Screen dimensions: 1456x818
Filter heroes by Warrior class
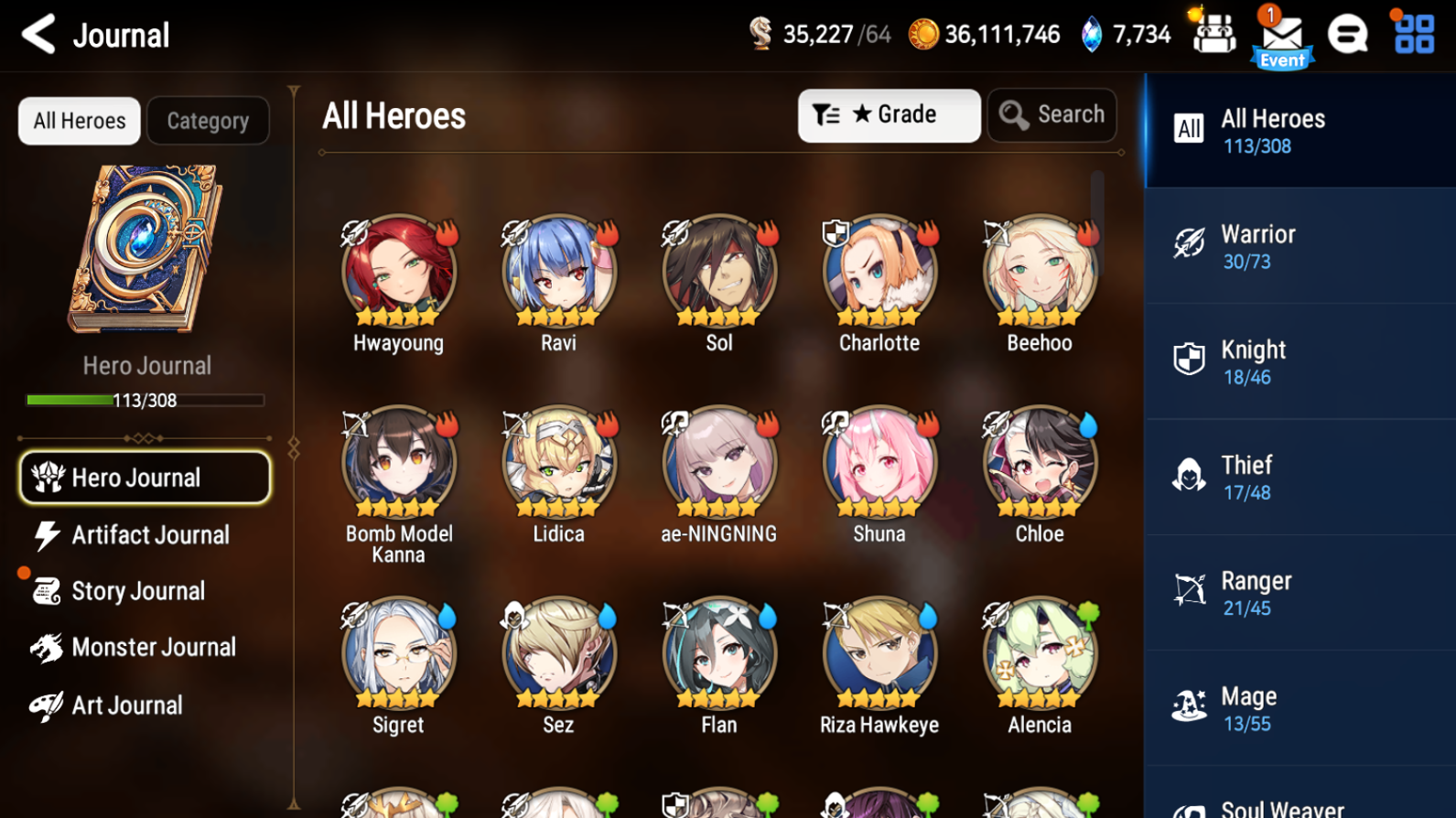1298,245
